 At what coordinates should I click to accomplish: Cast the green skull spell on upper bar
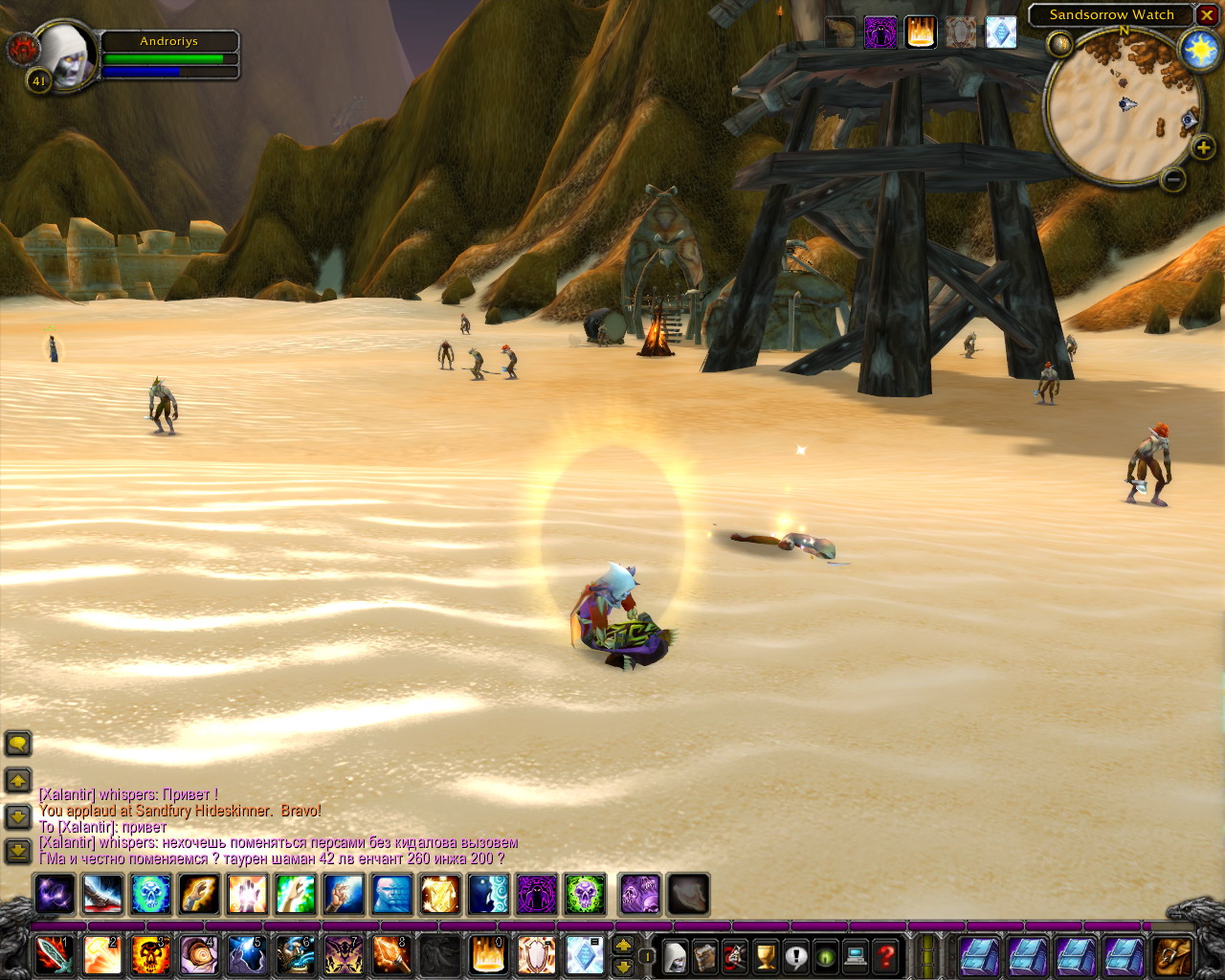[x=585, y=895]
